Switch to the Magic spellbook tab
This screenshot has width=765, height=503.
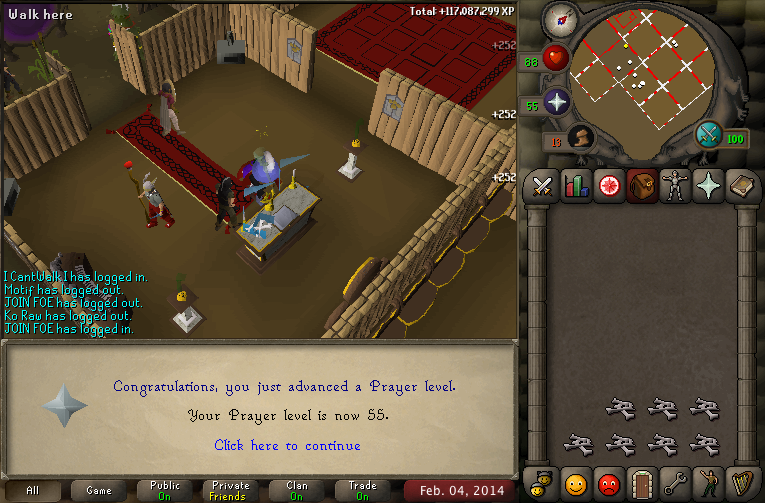[x=741, y=186]
